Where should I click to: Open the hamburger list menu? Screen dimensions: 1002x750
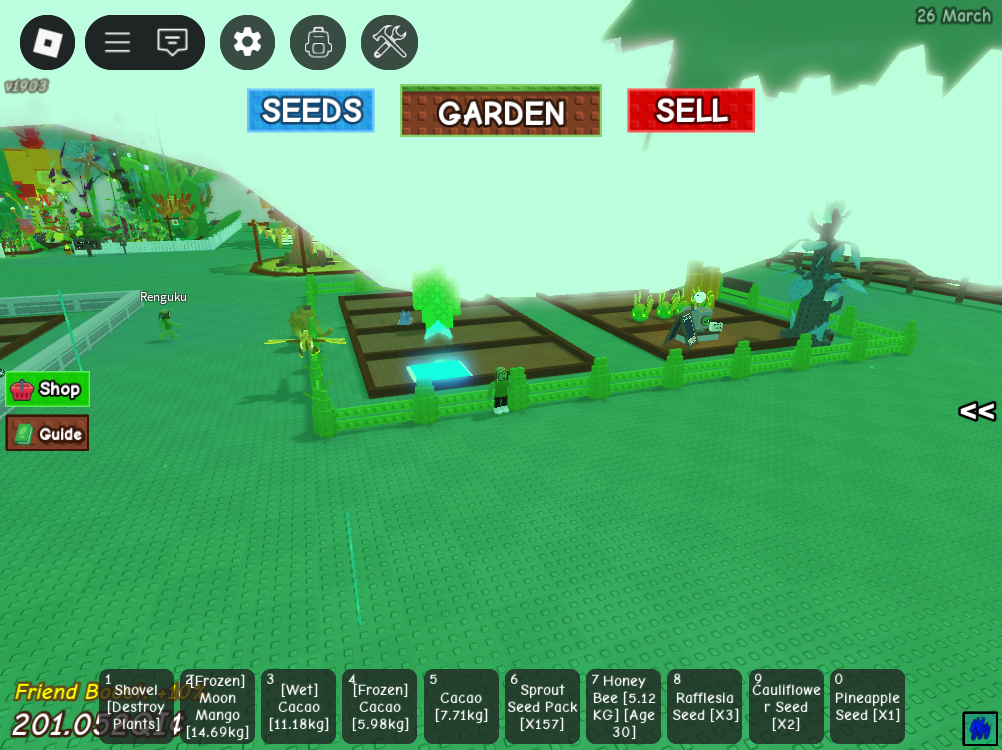(x=118, y=42)
